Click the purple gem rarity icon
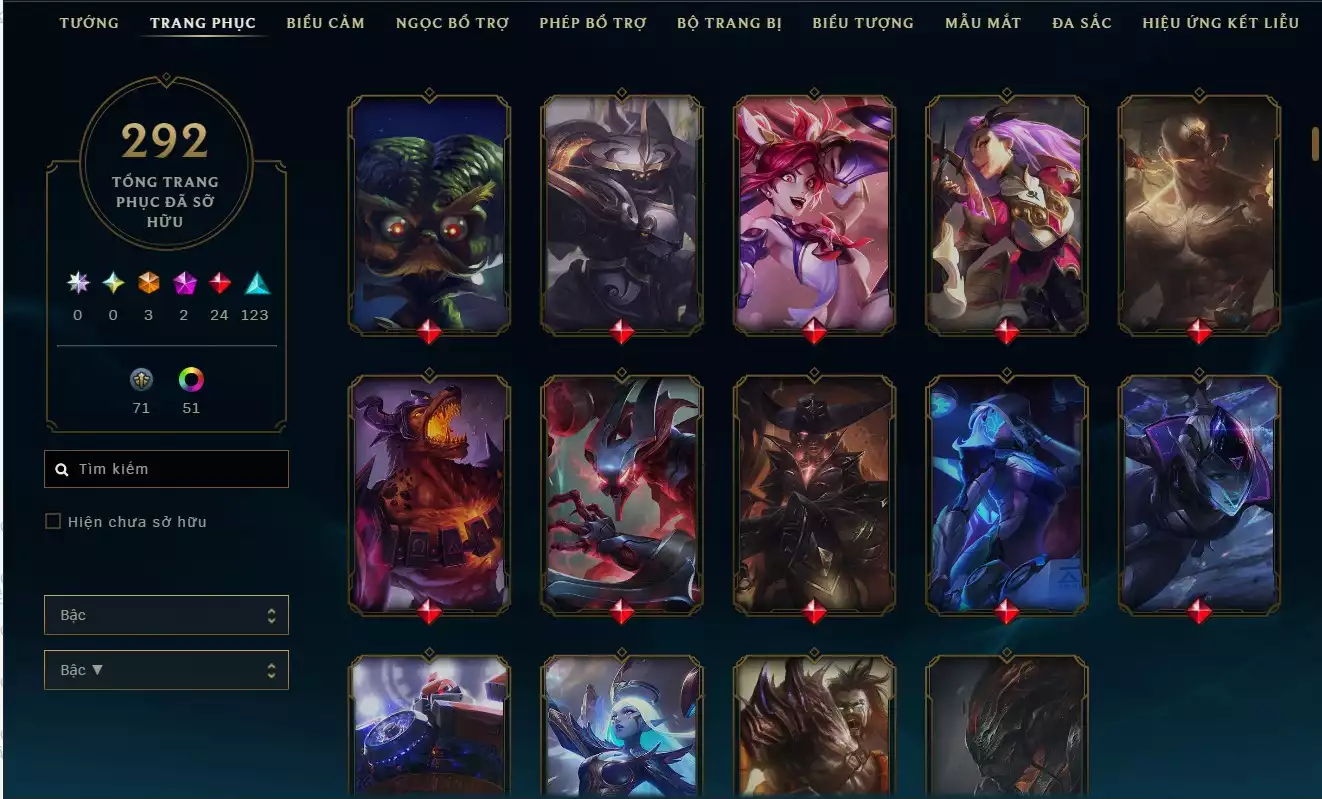1322x799 pixels. [183, 284]
